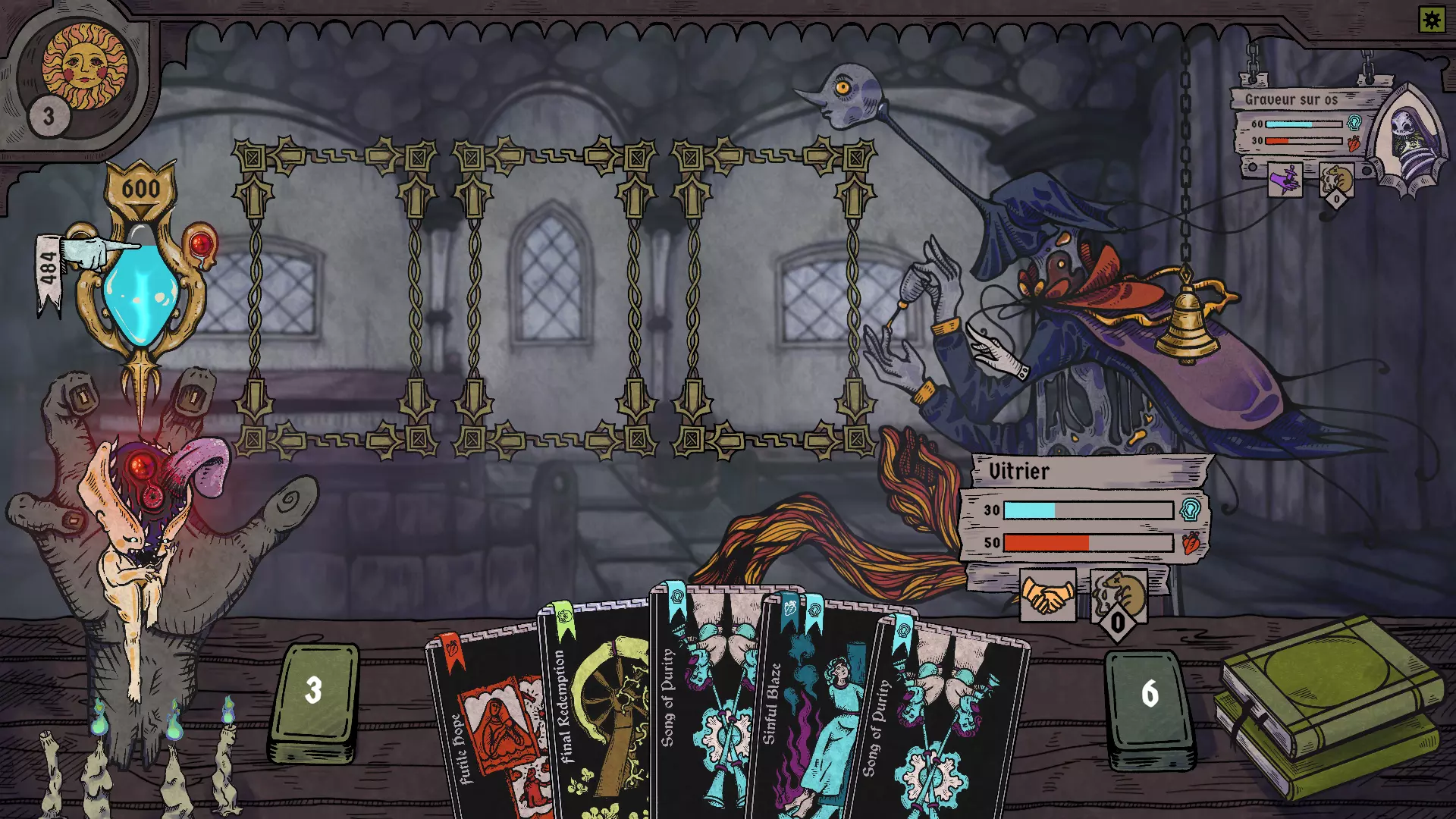Click the sun face emblem

(84, 66)
